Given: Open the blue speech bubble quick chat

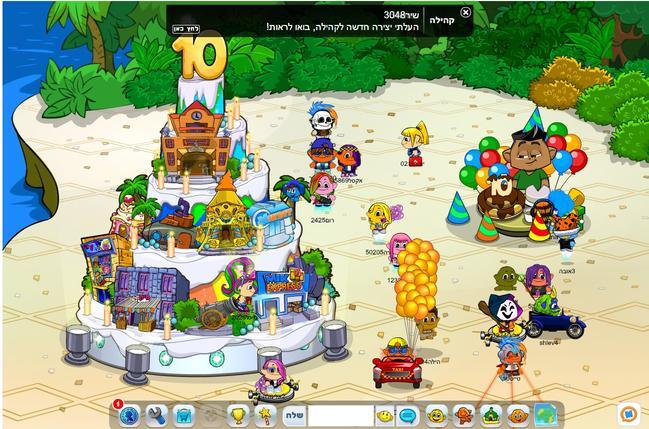Looking at the screenshot, I should point(409,414).
